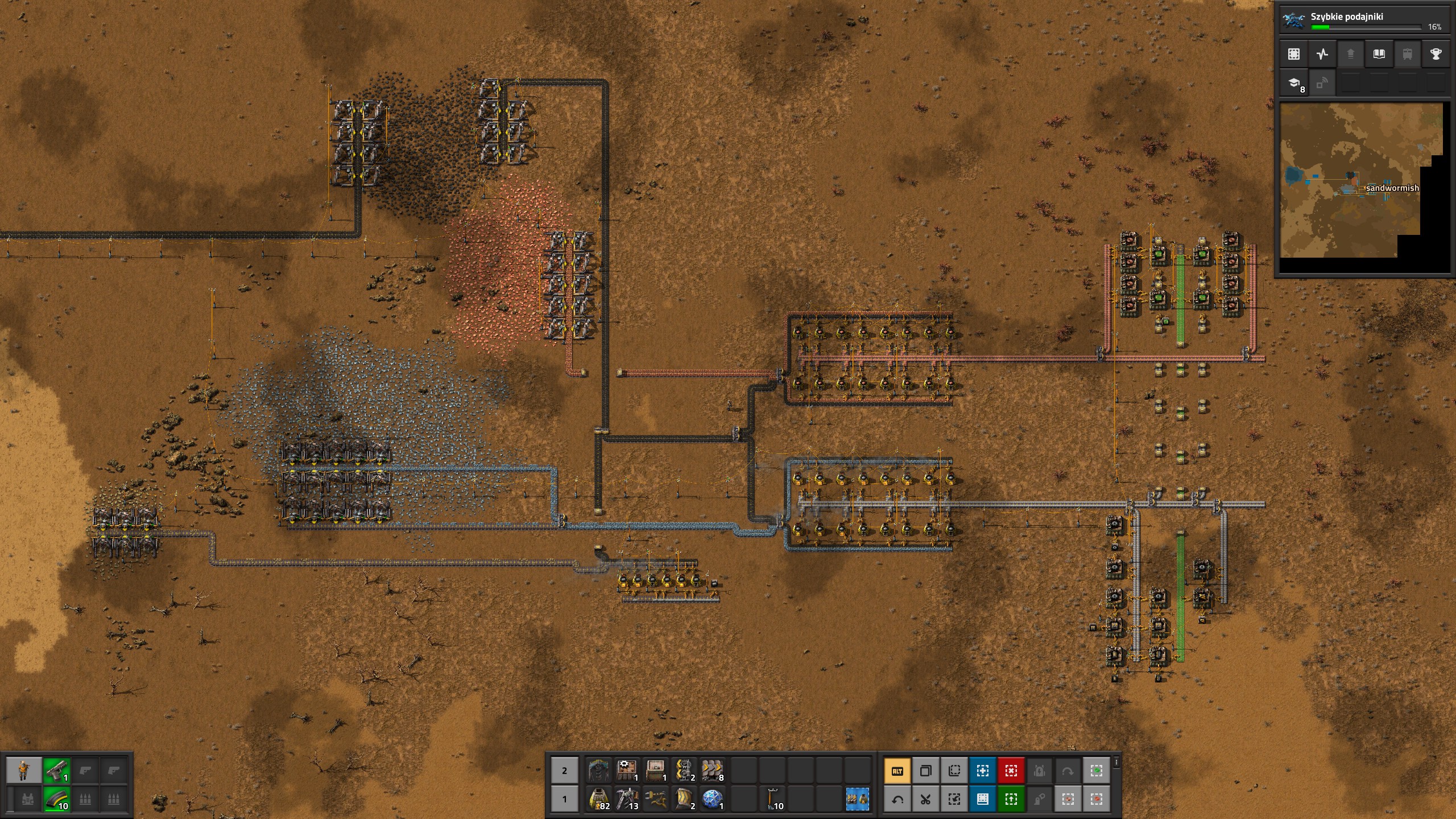Click the undo arrow button
Screen dimensions: 1456x819
[x=897, y=799]
